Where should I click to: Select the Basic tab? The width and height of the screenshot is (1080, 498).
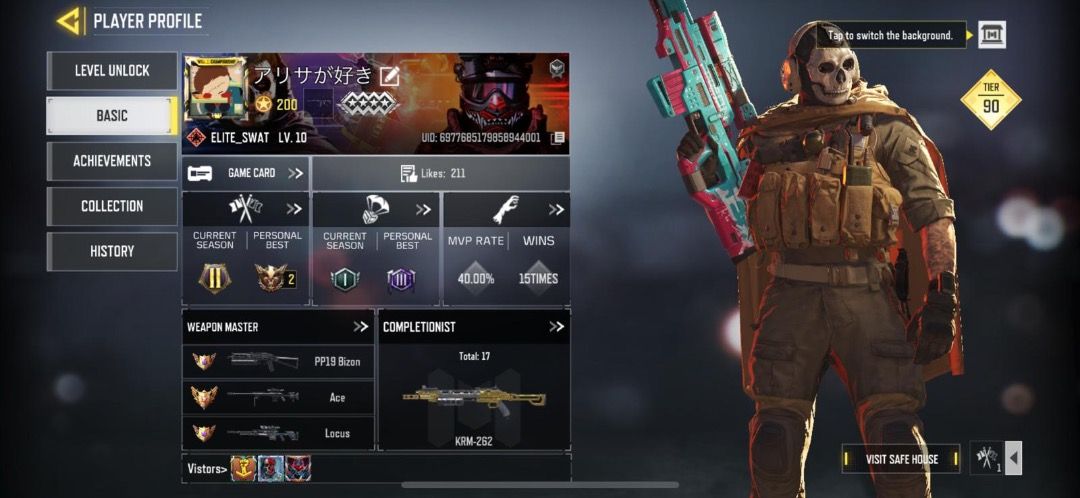pos(112,116)
